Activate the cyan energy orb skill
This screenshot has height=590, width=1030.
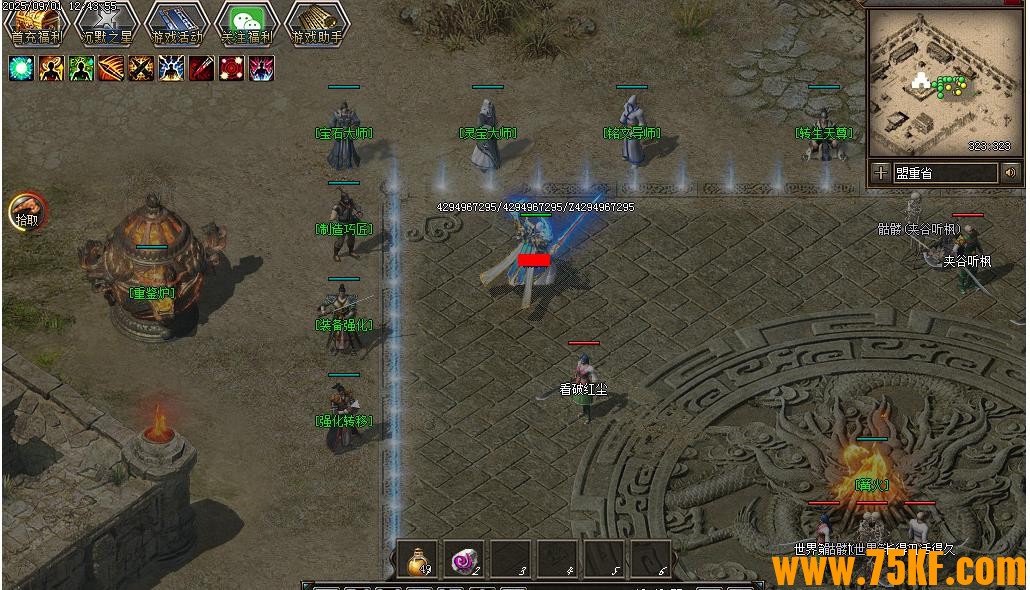coord(21,68)
